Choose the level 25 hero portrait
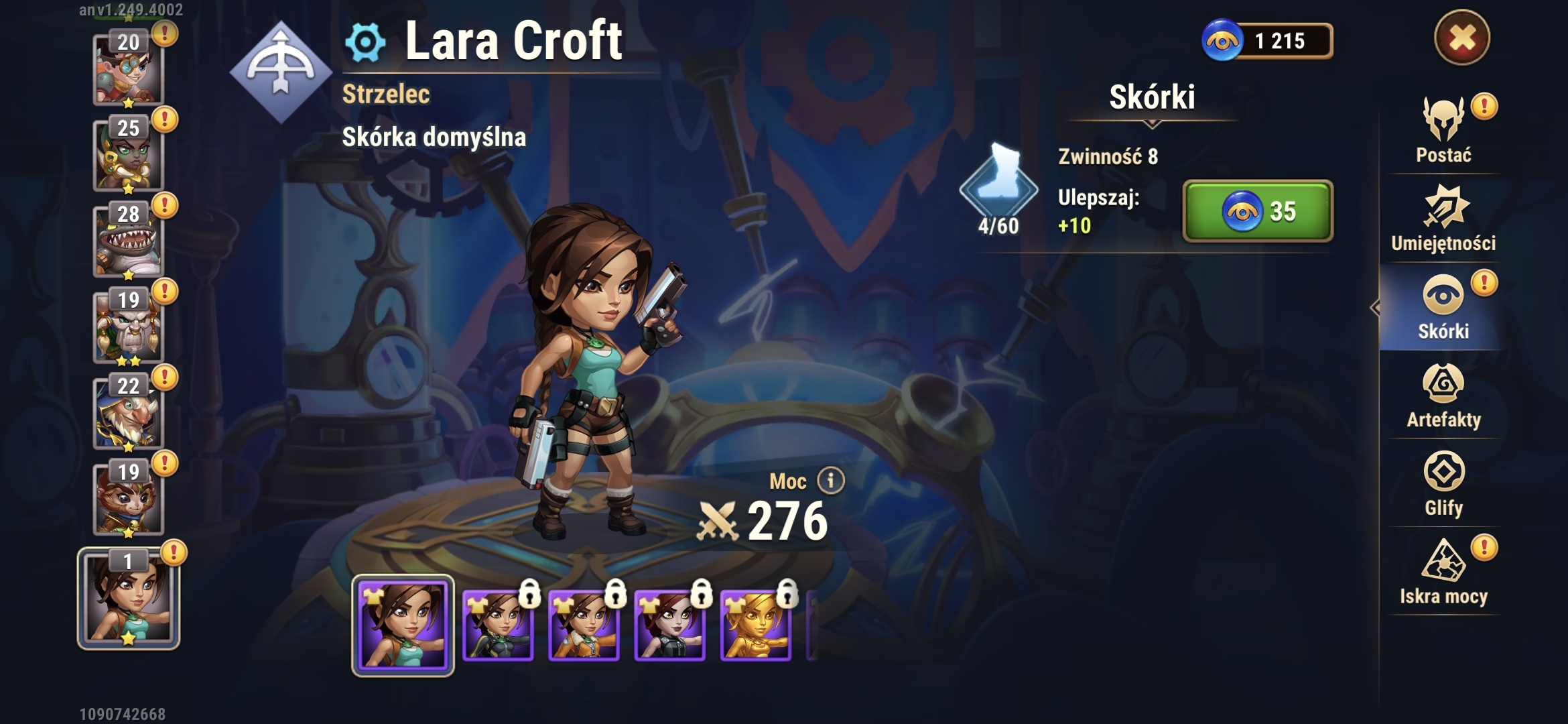 coord(128,154)
